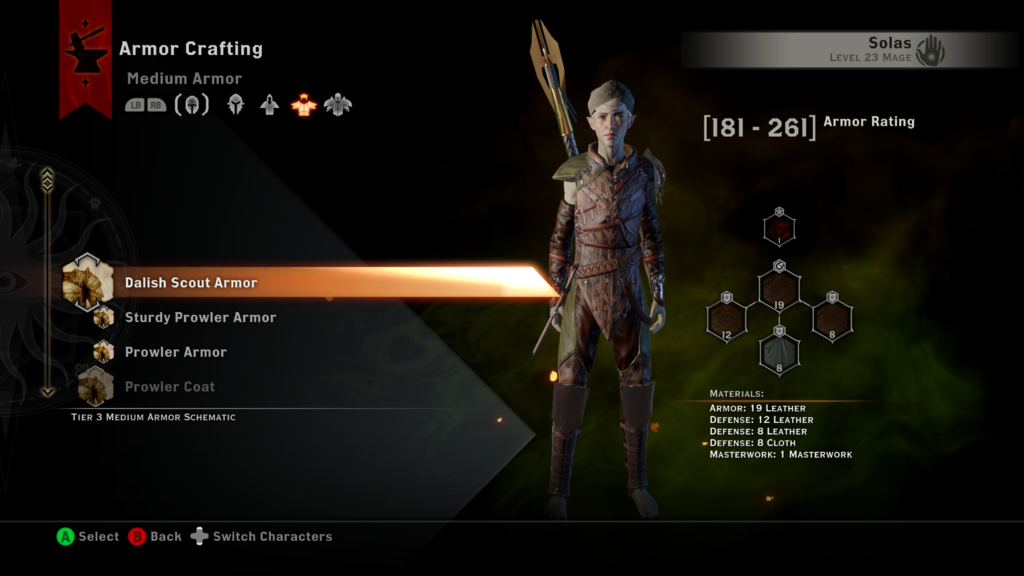
Task: Choose the Sturdy Prowler Armor schematic
Action: [x=200, y=318]
